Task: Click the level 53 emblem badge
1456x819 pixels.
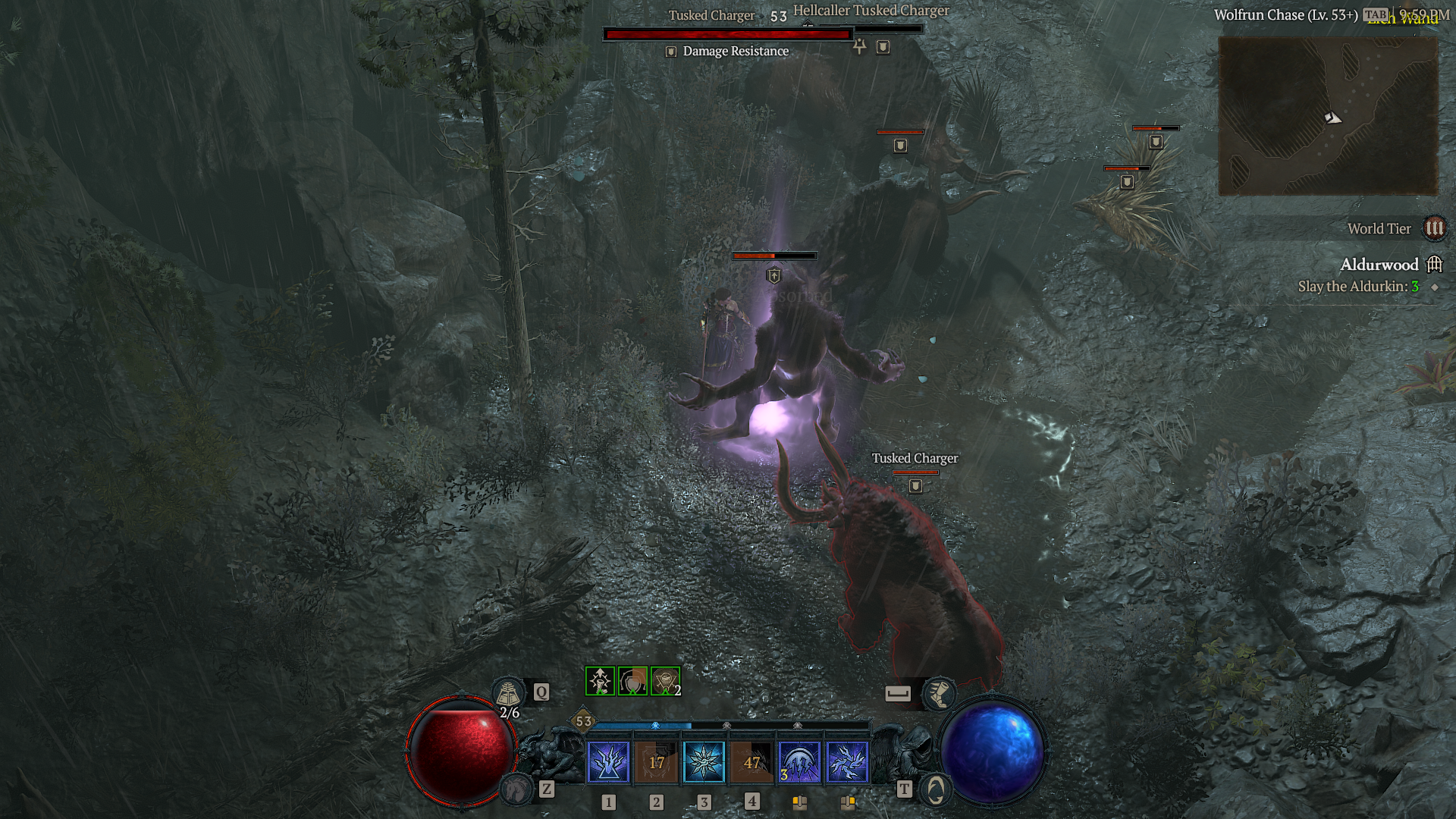Action: [584, 724]
